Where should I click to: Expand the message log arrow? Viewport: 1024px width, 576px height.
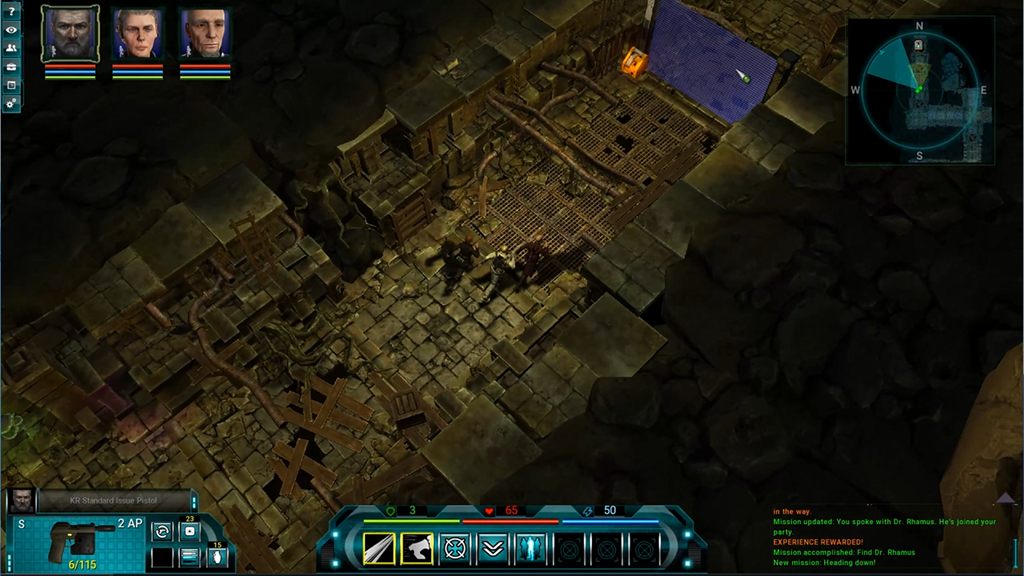tap(1005, 497)
